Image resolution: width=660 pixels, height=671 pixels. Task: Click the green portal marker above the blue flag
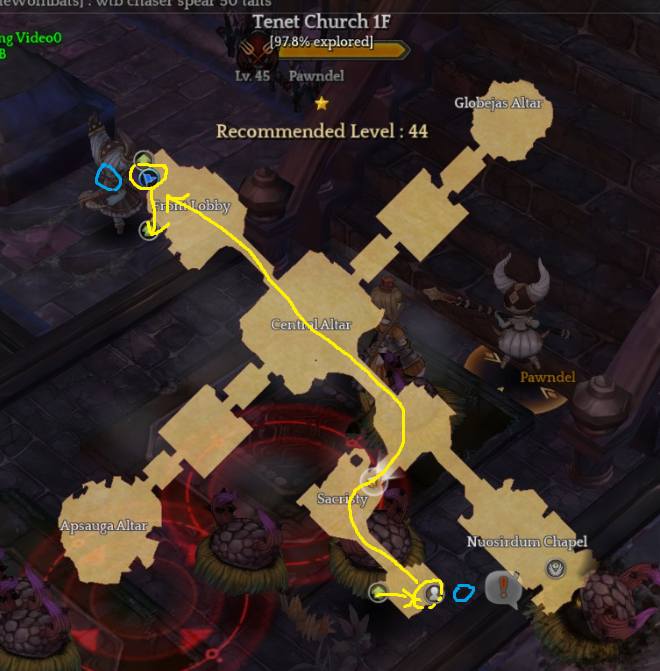(143, 159)
